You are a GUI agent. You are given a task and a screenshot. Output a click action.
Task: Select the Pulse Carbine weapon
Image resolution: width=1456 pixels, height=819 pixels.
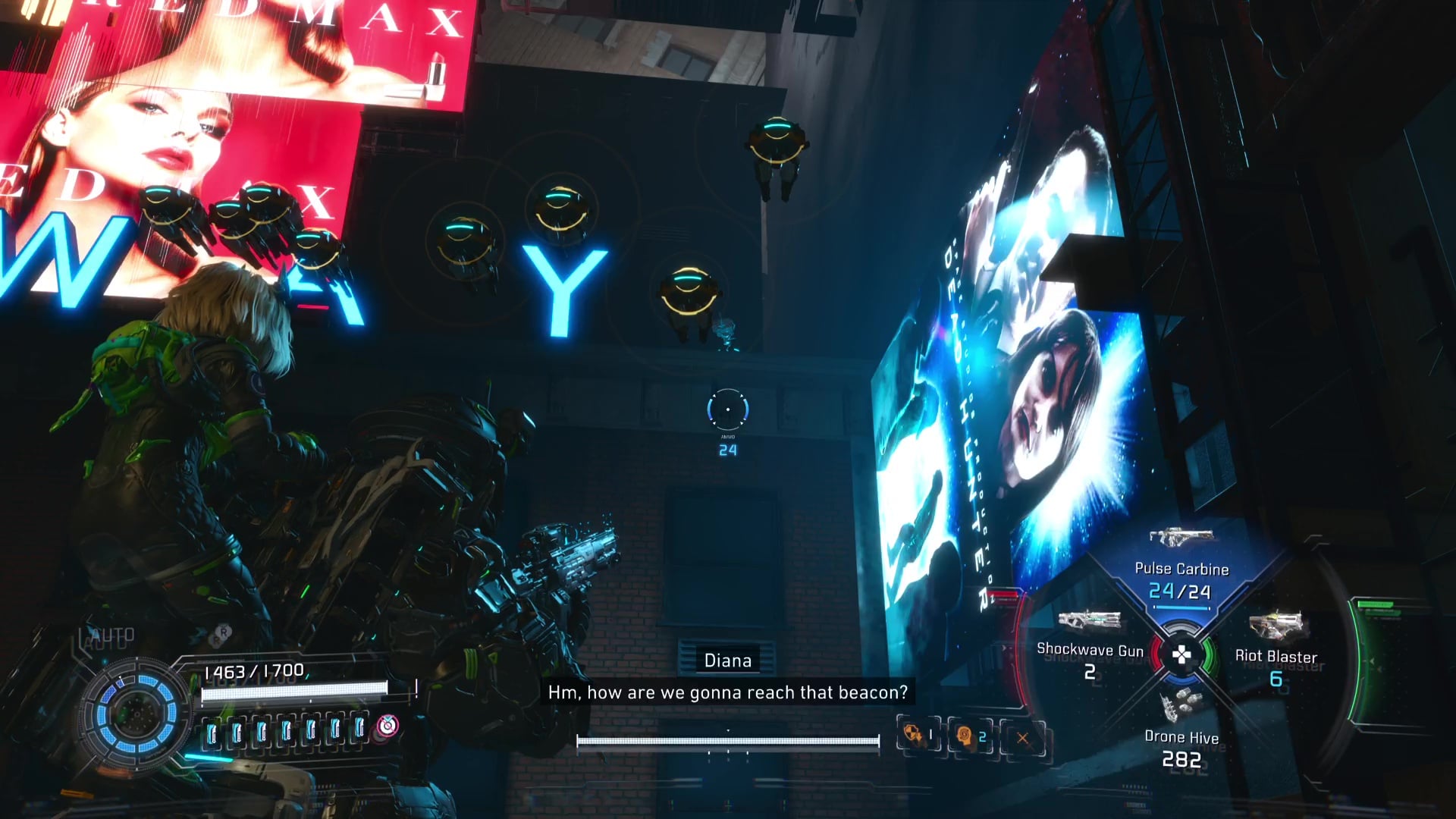tap(1181, 565)
